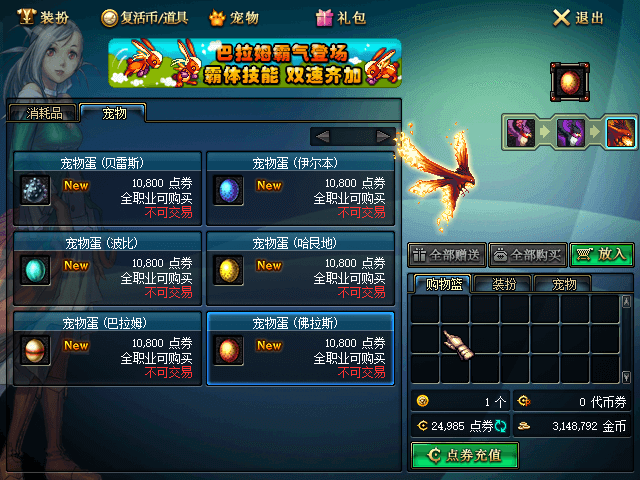This screenshot has height=480, width=640.
Task: Select the 宠物蛋 (伊尔本) pet egg
Action: click(299, 187)
